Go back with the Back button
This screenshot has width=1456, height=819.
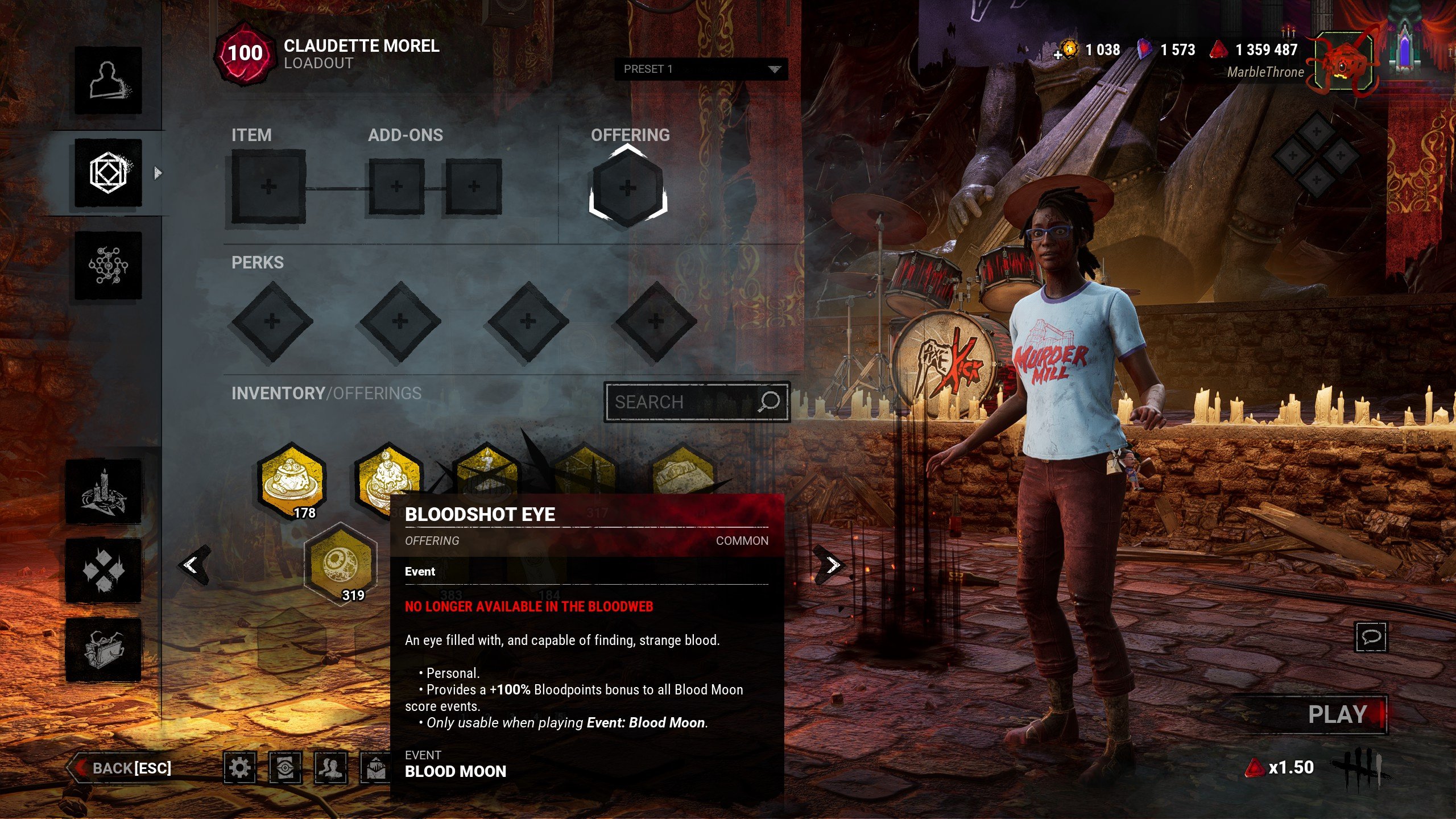click(x=121, y=768)
